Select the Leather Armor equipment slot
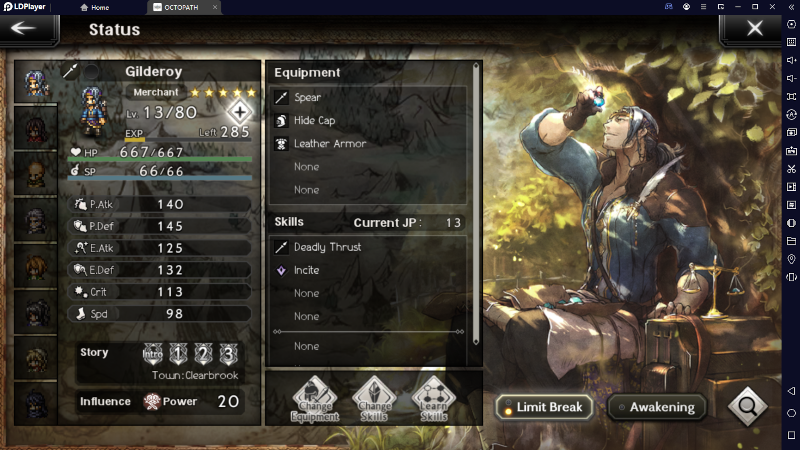 click(368, 144)
